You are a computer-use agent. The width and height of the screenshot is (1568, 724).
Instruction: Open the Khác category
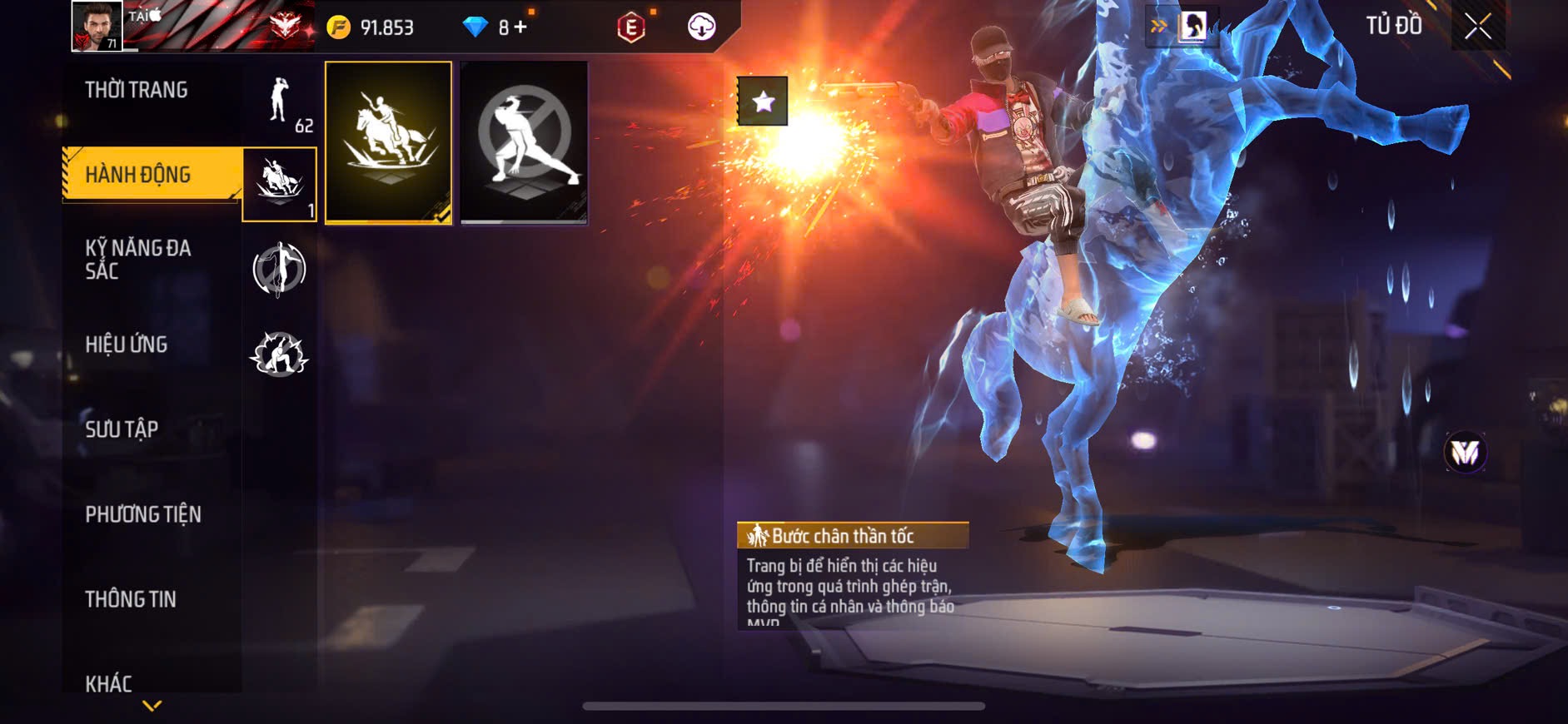click(109, 682)
